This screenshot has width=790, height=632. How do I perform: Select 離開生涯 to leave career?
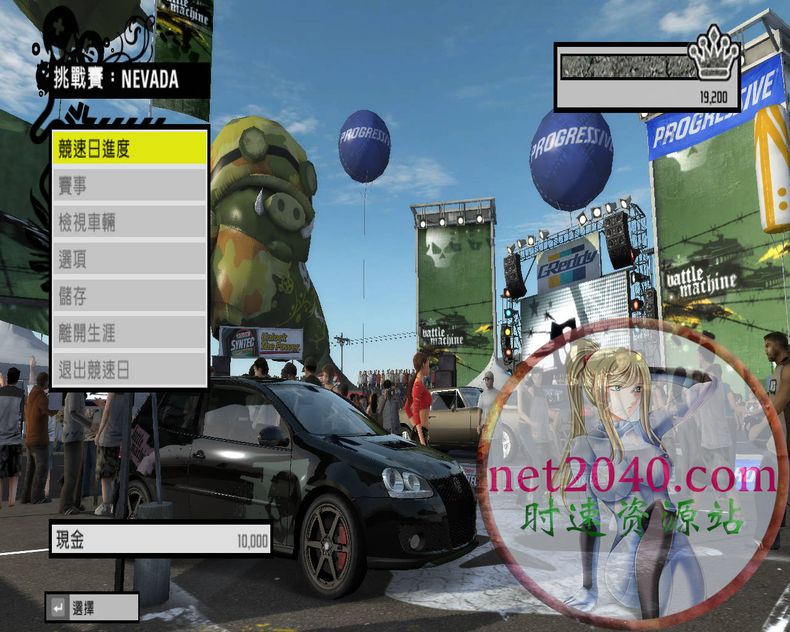(129, 334)
